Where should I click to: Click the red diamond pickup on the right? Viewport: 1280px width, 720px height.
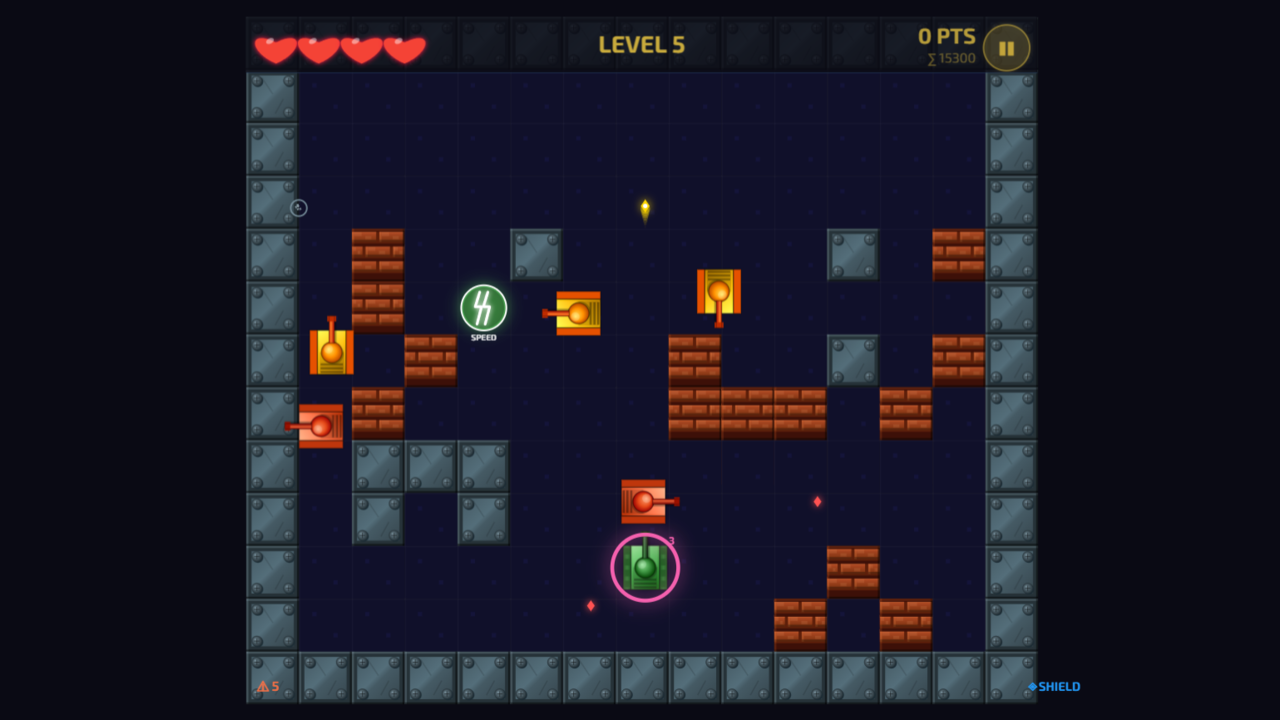(x=817, y=501)
